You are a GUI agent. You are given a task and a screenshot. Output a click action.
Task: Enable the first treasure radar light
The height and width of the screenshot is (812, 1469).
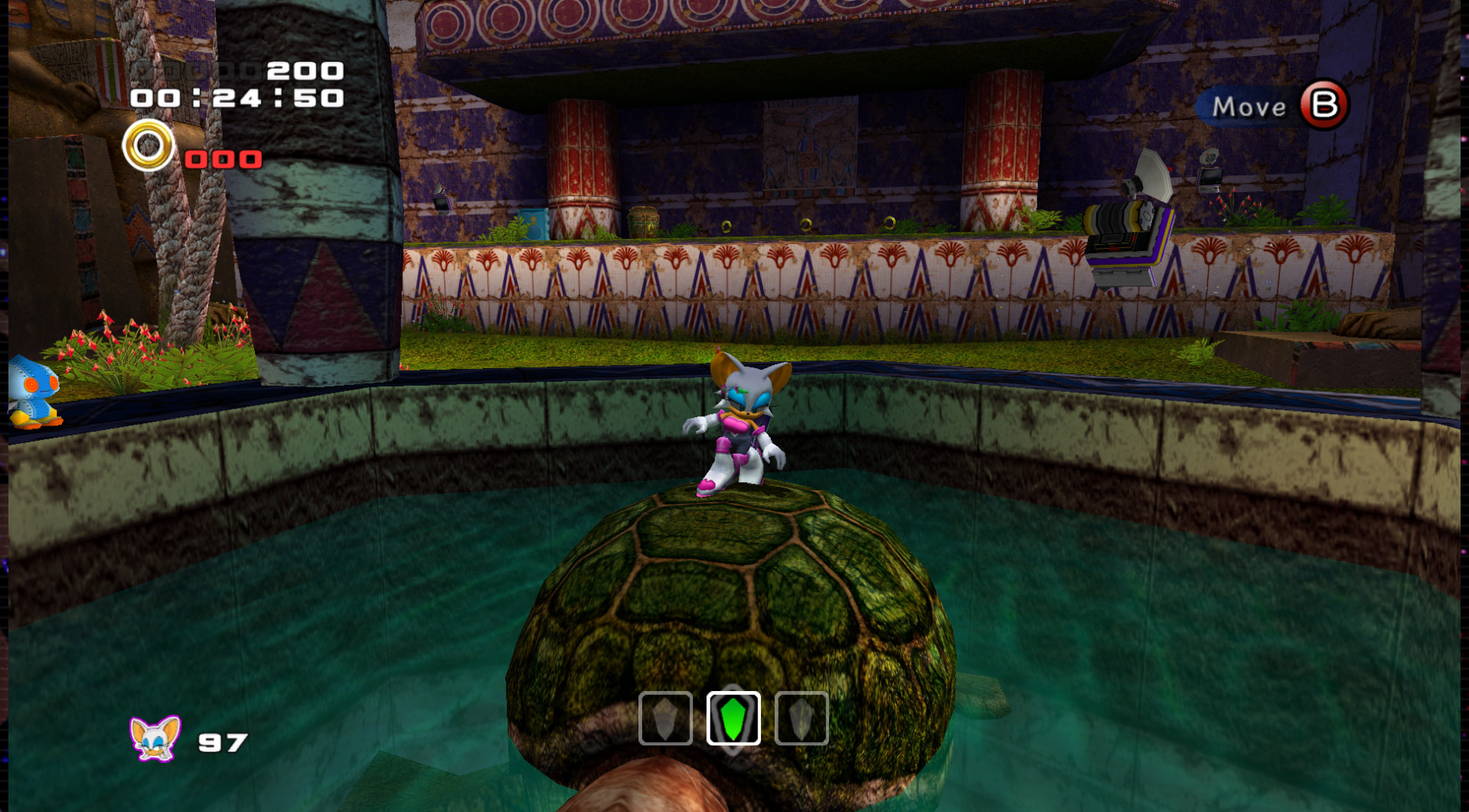pos(665,719)
